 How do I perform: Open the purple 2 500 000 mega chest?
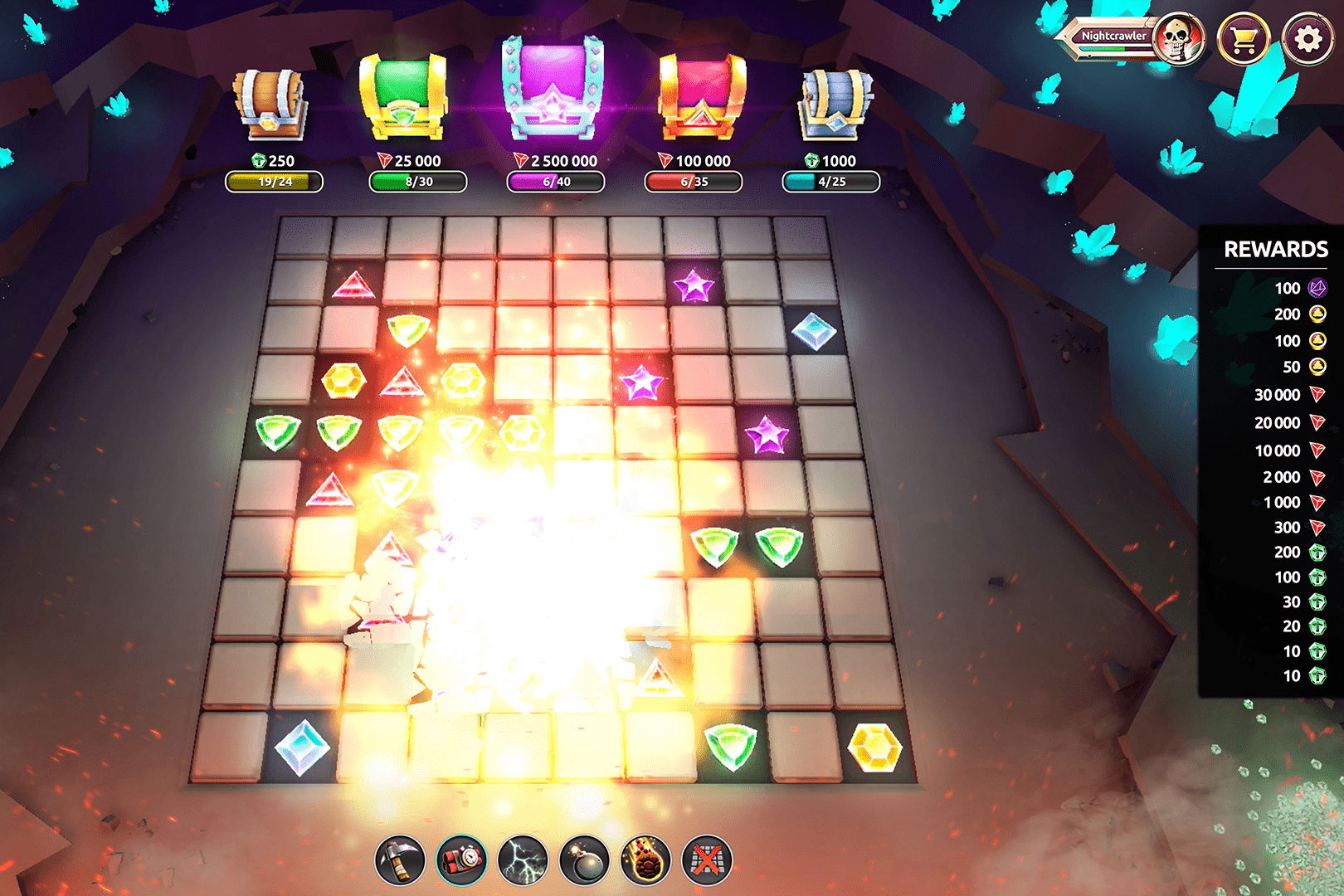coord(554,91)
